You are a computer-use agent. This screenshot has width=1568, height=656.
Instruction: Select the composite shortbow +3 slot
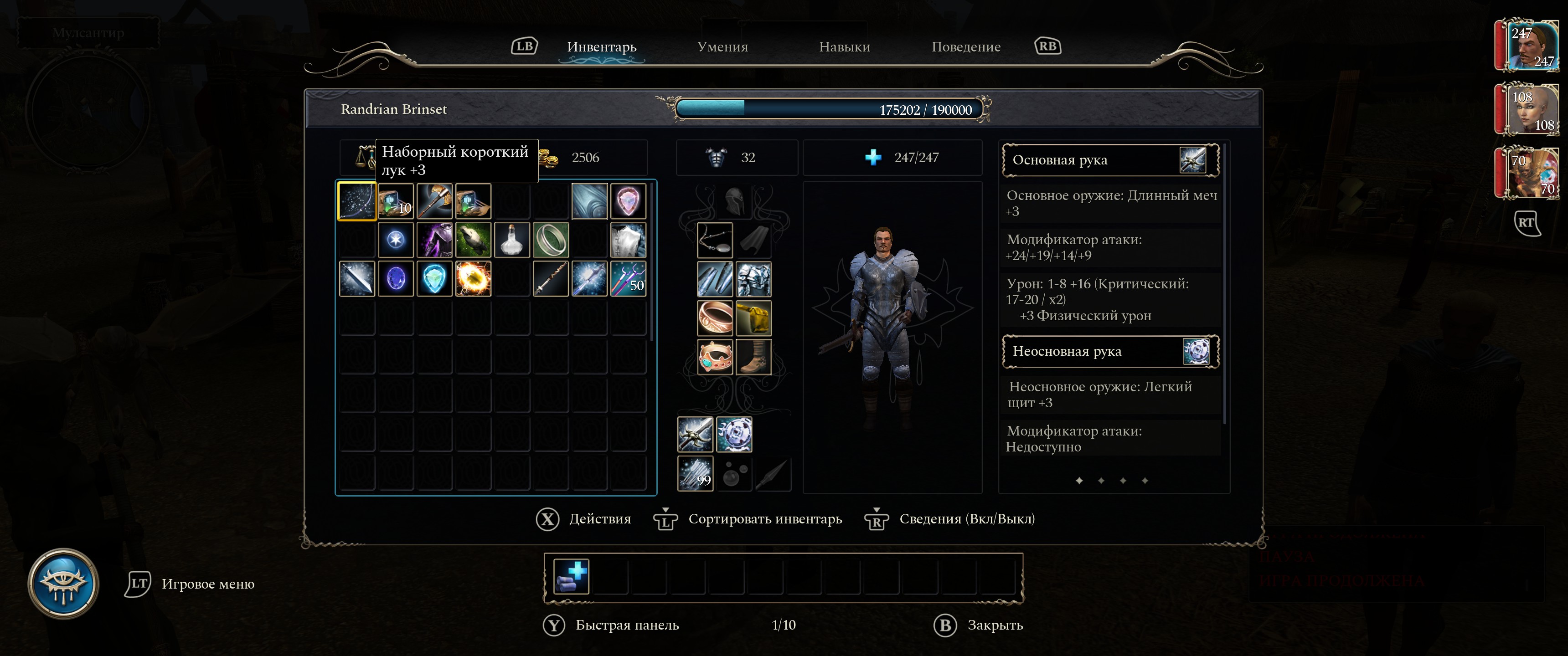[x=357, y=201]
